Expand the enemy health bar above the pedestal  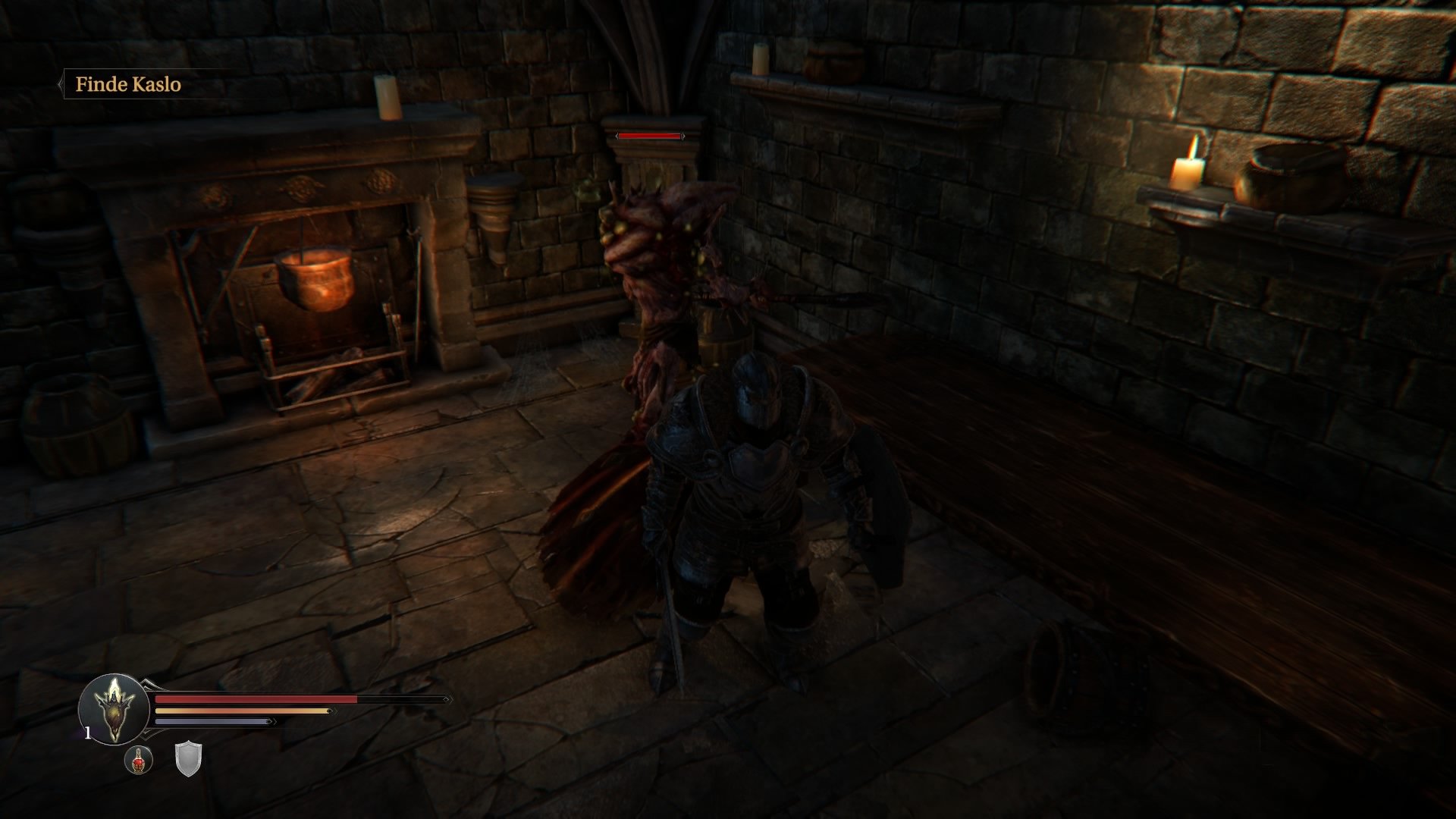(650, 136)
